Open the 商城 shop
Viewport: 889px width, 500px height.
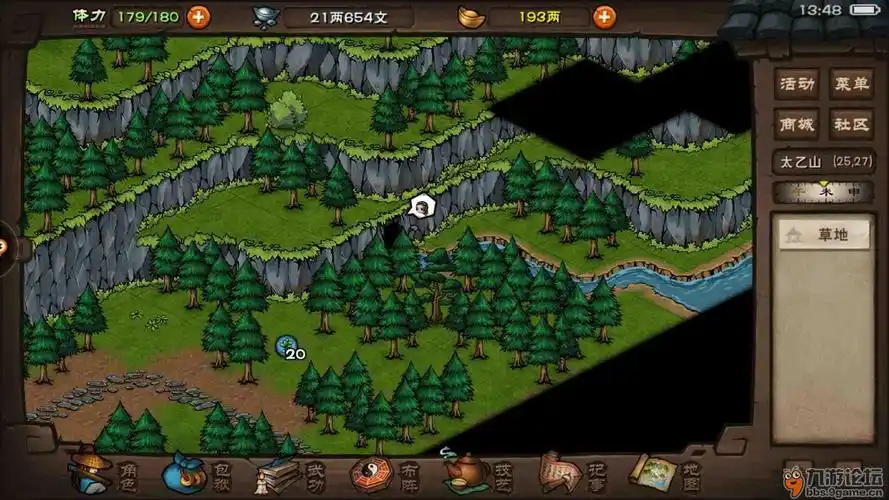tap(798, 123)
